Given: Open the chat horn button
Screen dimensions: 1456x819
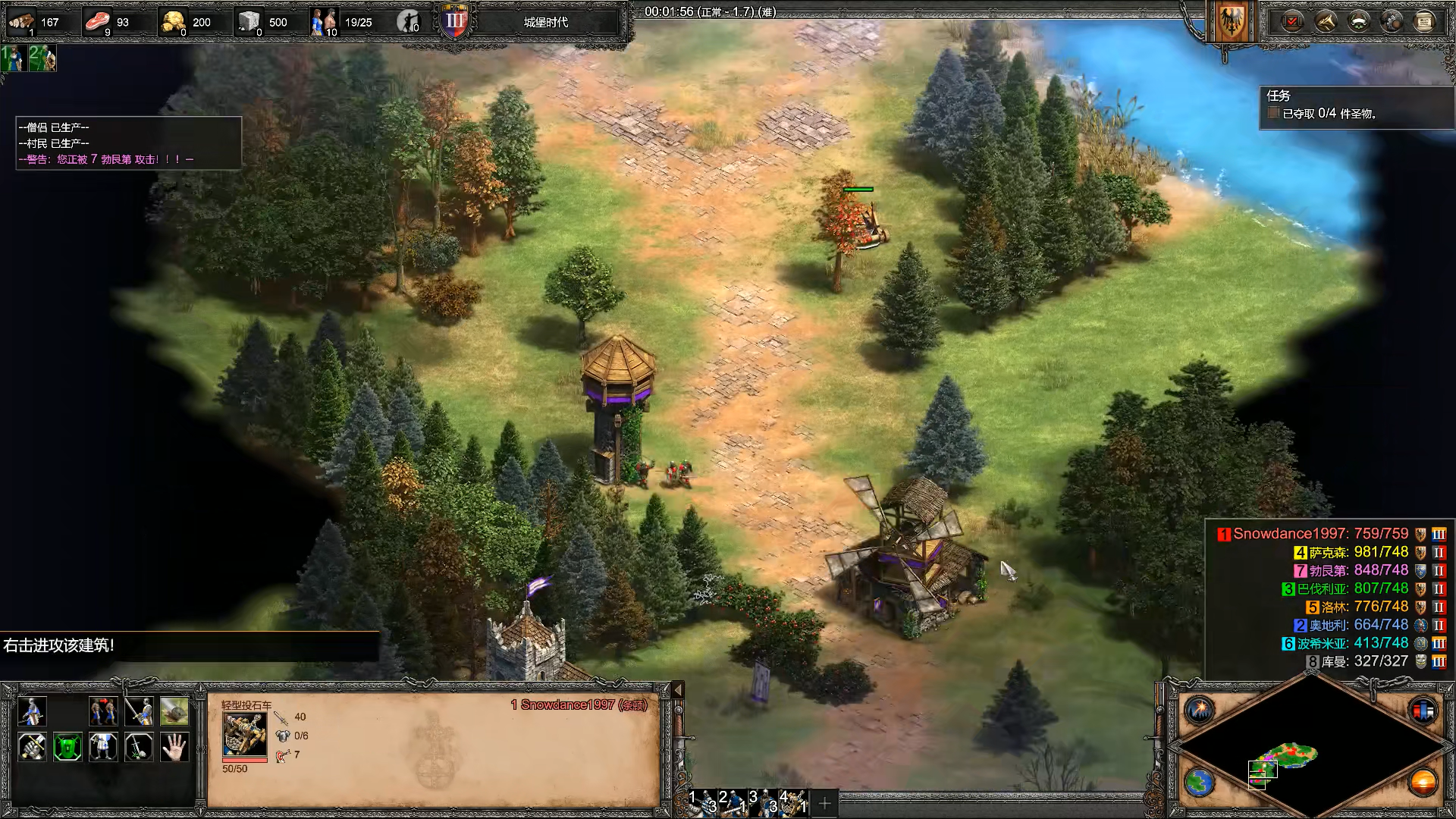Looking at the screenshot, I should [x=1326, y=21].
